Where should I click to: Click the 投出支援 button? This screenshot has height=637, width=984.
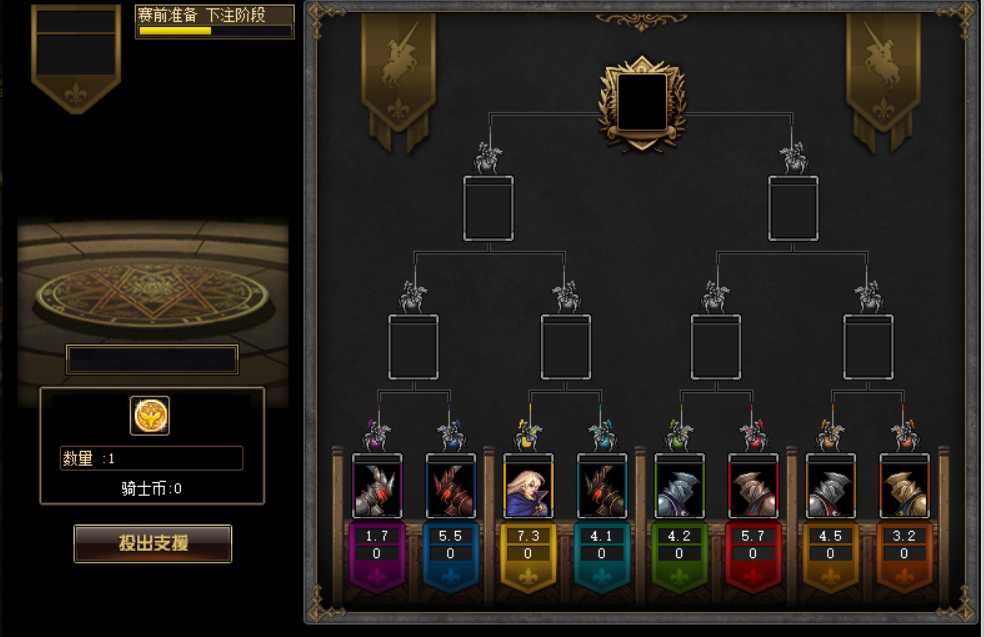pyautogui.click(x=153, y=543)
